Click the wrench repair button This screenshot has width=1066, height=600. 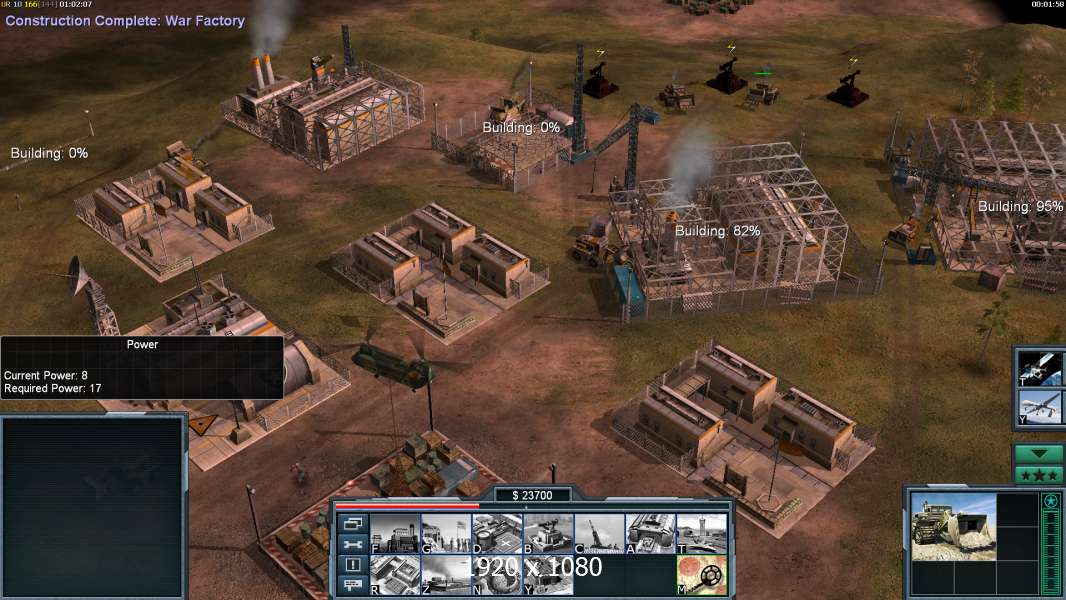pos(353,544)
